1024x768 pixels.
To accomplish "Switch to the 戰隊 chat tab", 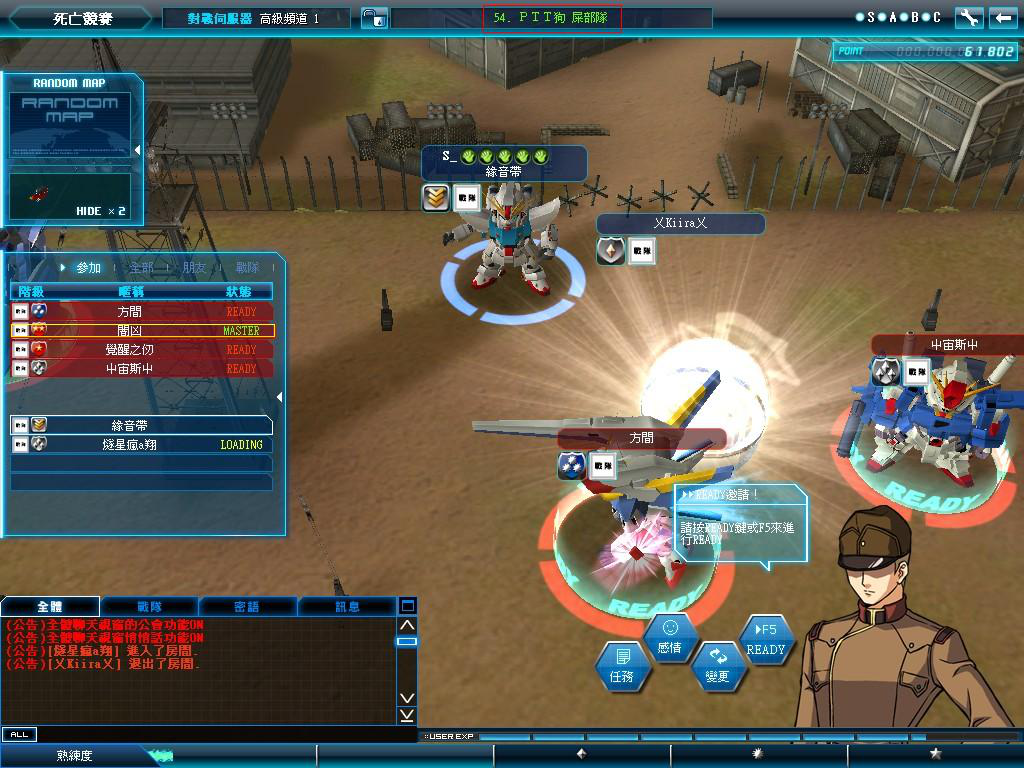I will click(149, 606).
